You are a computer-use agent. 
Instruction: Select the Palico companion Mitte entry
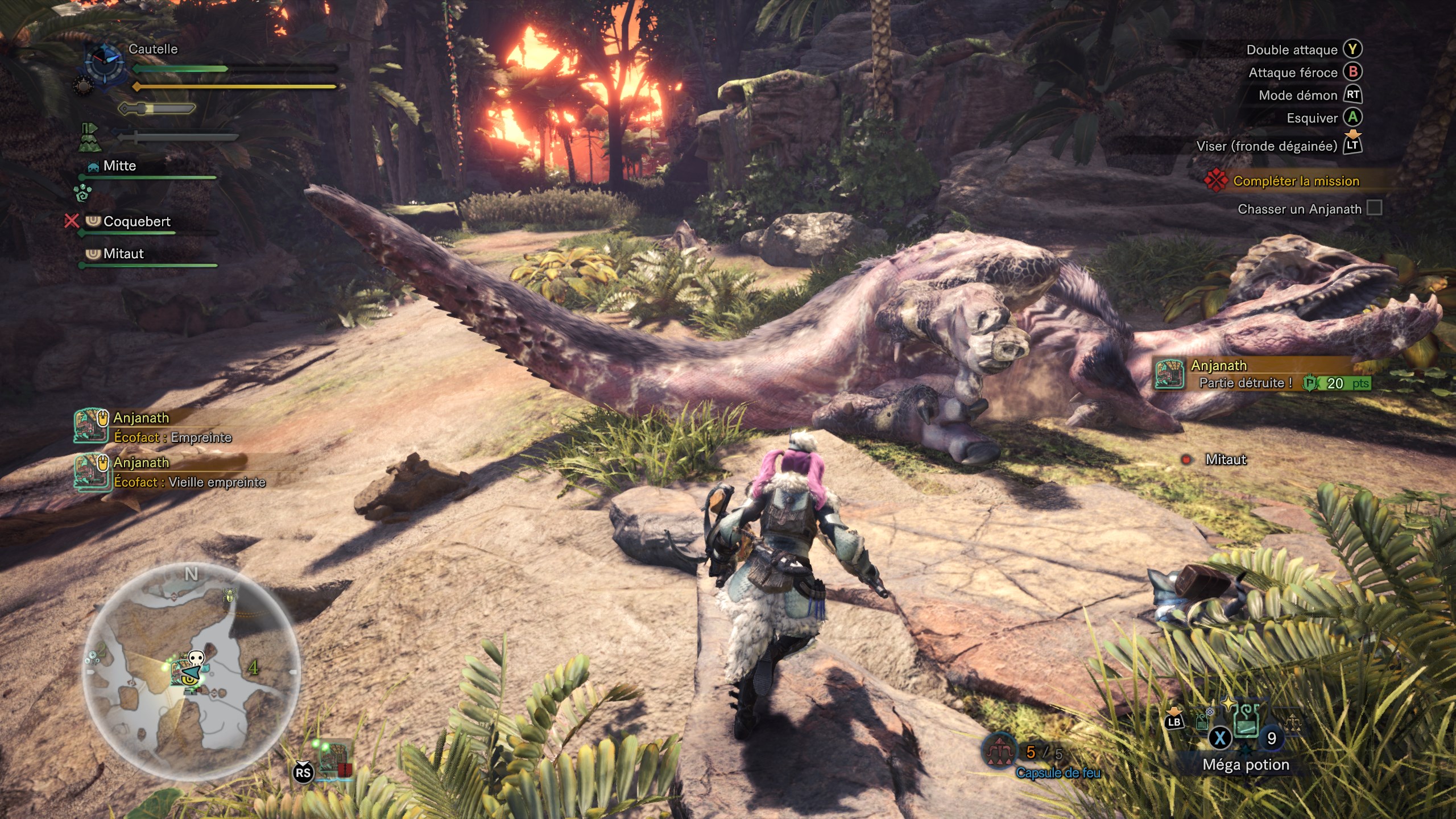click(x=119, y=166)
